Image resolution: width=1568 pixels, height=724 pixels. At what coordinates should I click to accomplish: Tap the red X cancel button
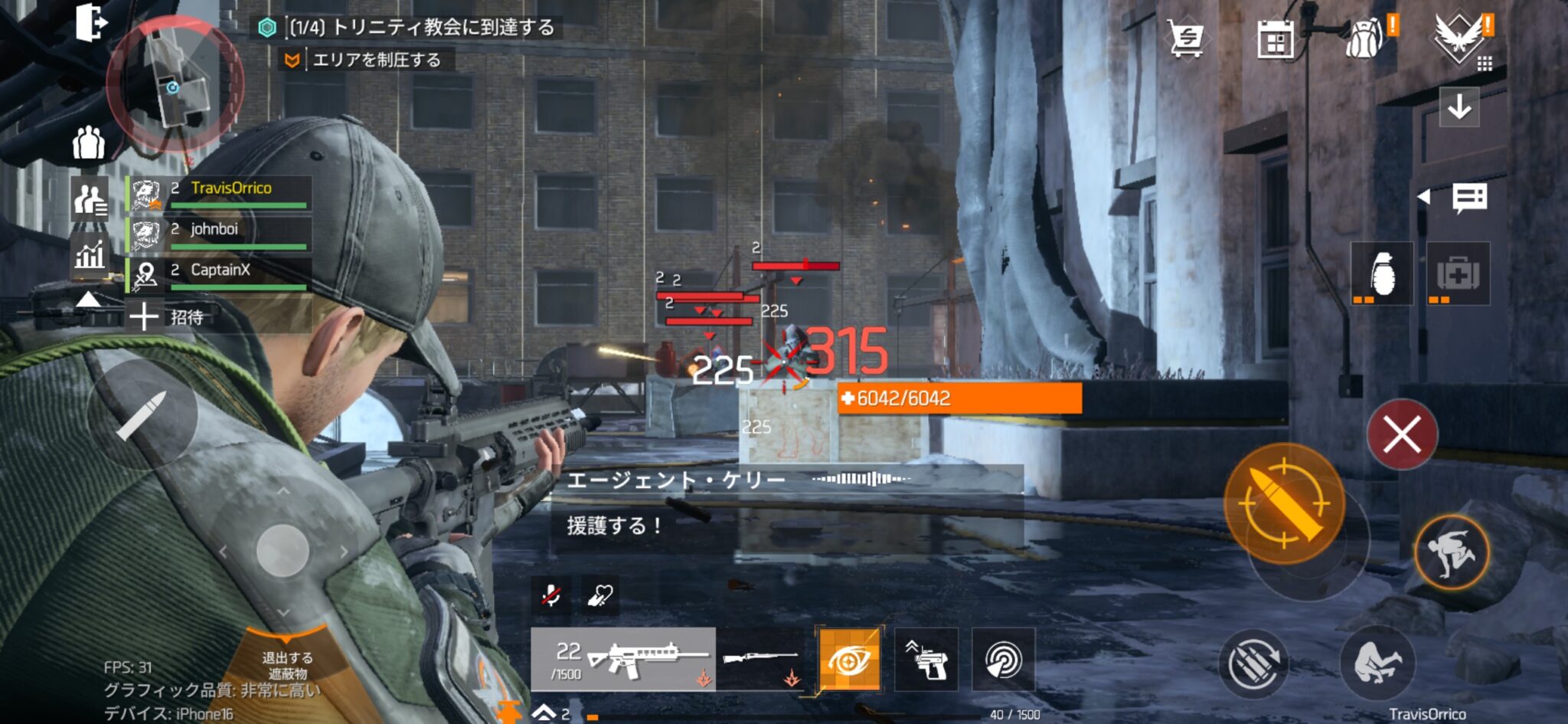click(1402, 434)
